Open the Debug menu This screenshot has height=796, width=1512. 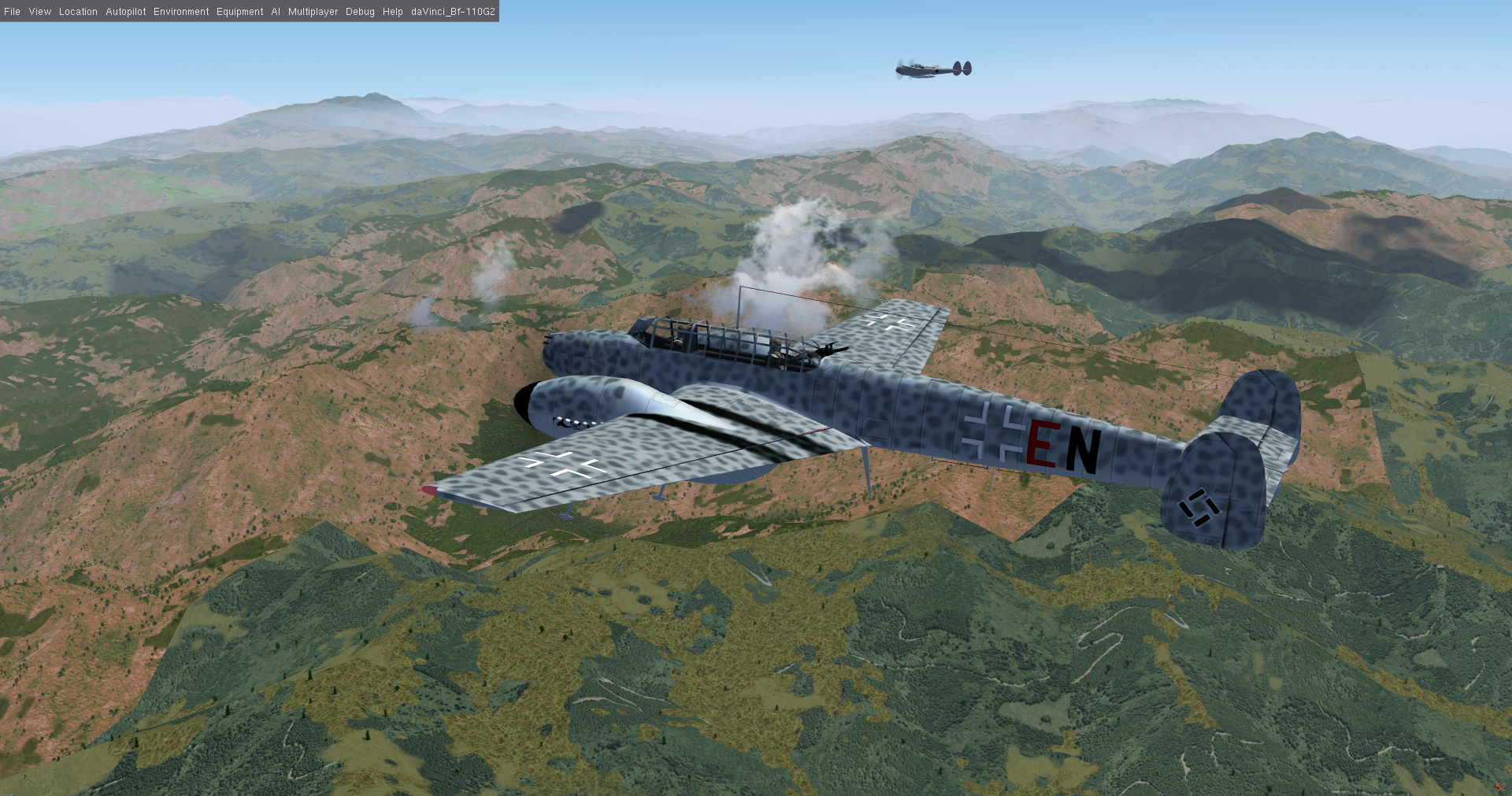[x=360, y=12]
